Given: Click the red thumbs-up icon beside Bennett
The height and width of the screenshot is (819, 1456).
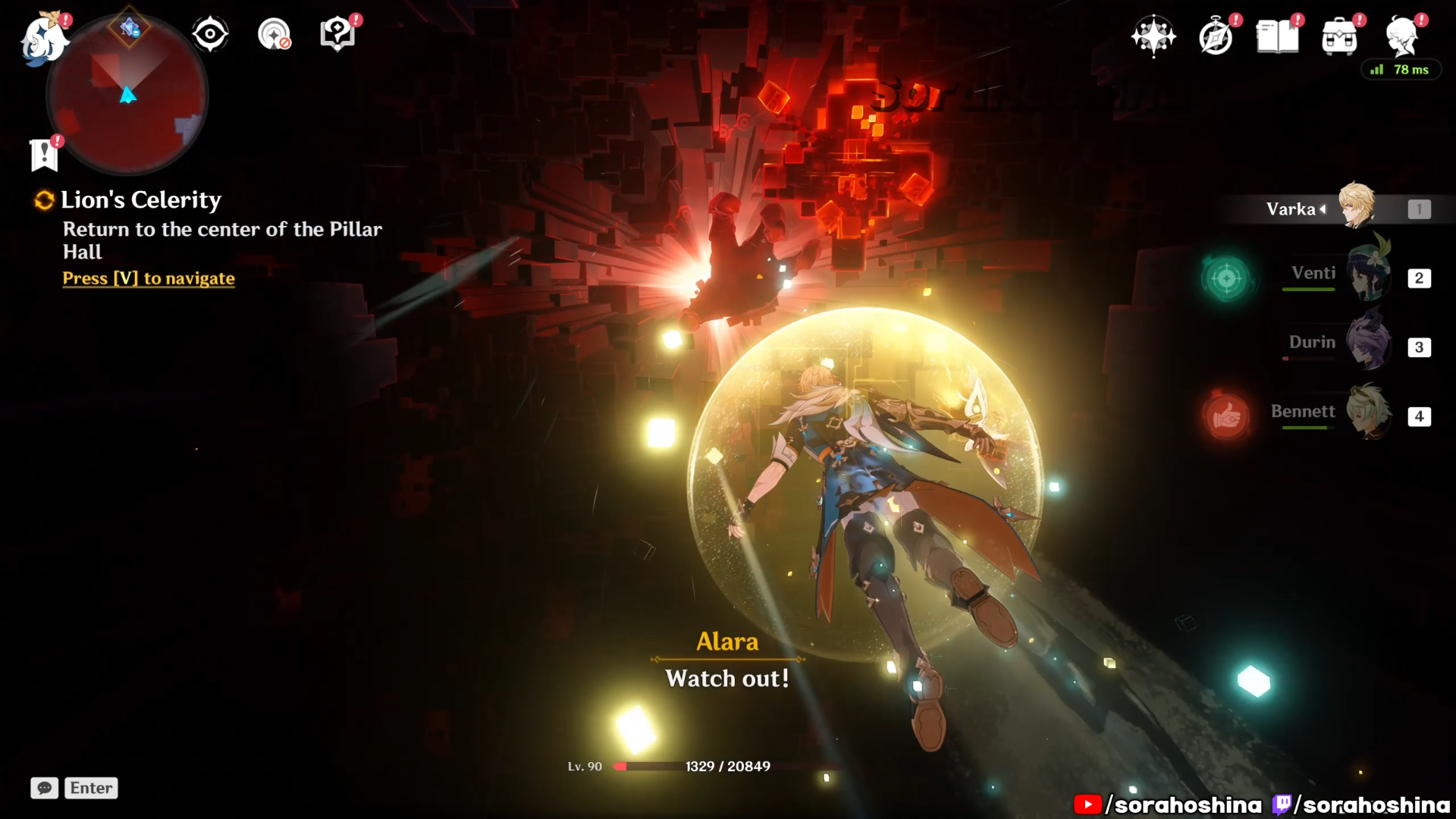Looking at the screenshot, I should tap(1226, 416).
